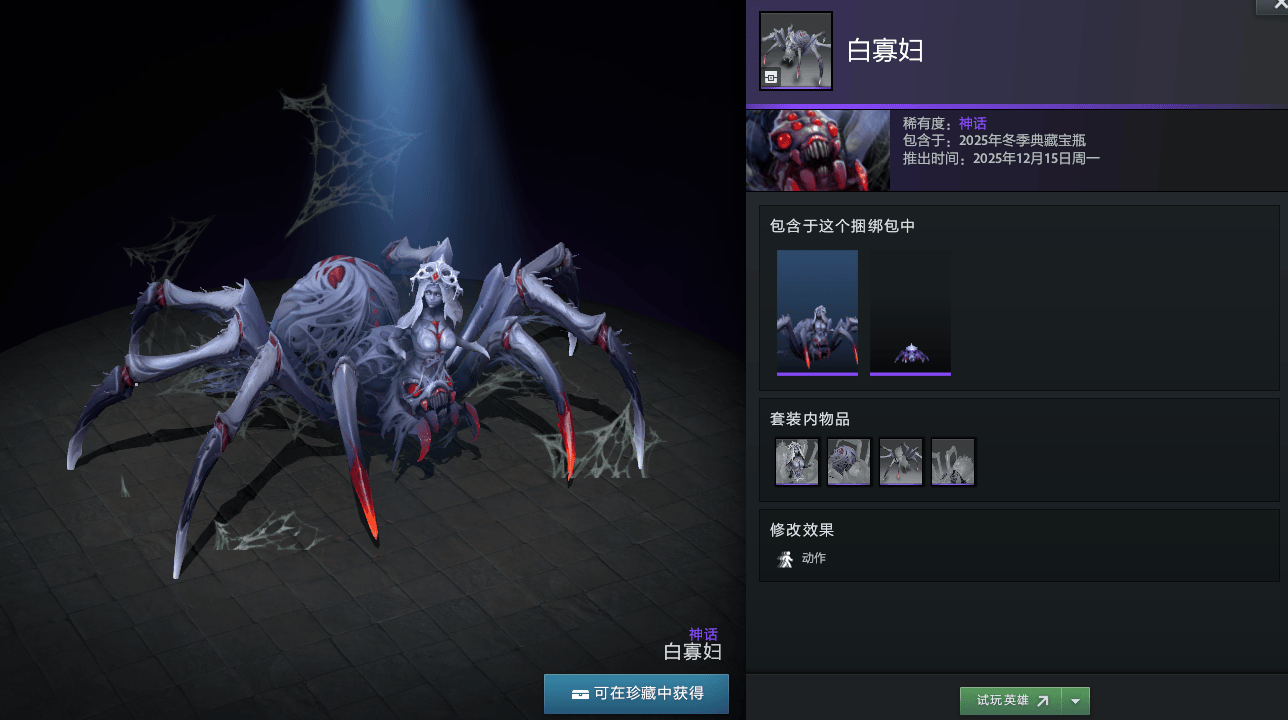Open the white widow header item icon
The width and height of the screenshot is (1288, 720).
[796, 51]
